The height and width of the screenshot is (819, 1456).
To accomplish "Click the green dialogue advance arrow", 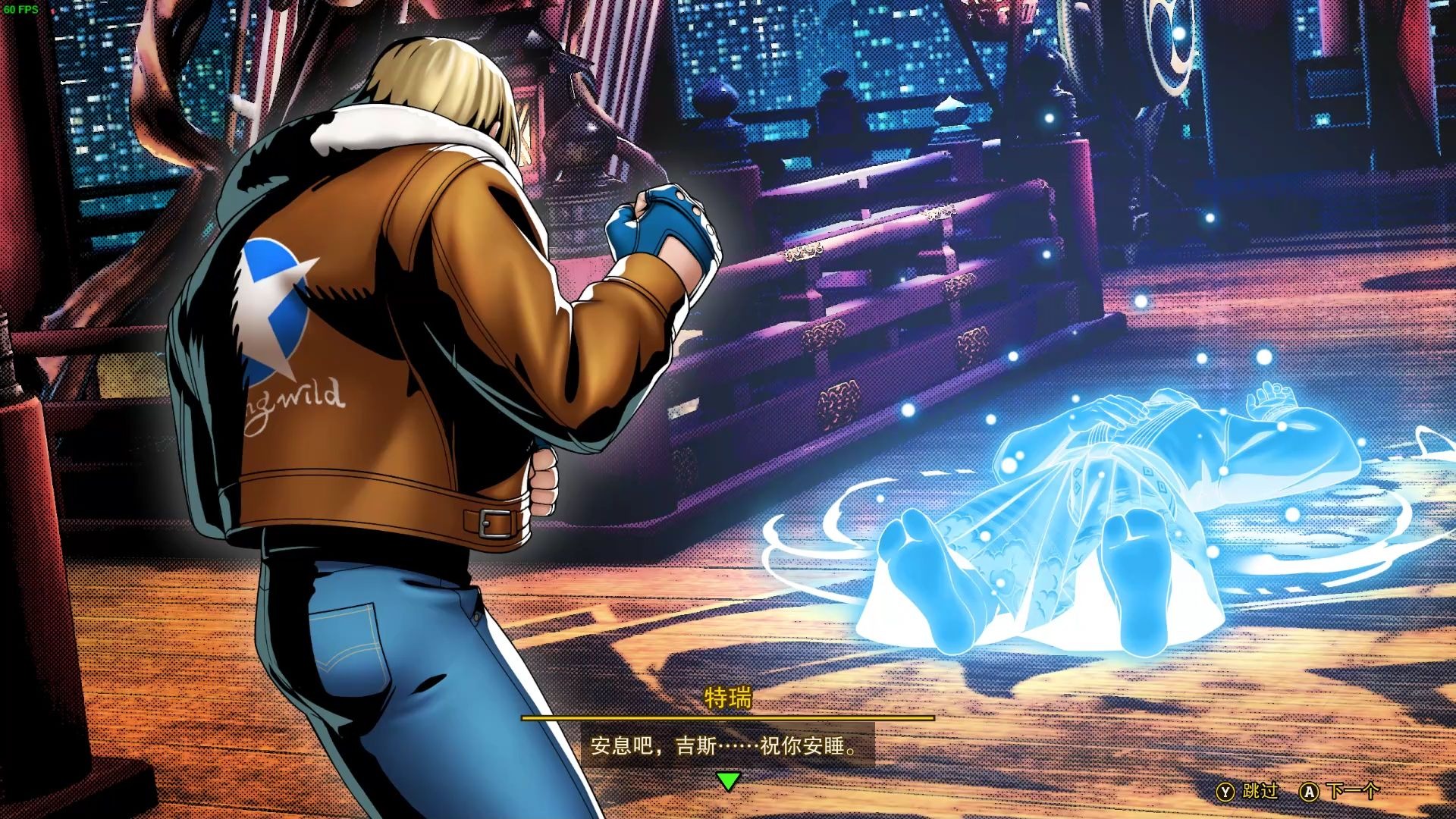I will pyautogui.click(x=728, y=780).
